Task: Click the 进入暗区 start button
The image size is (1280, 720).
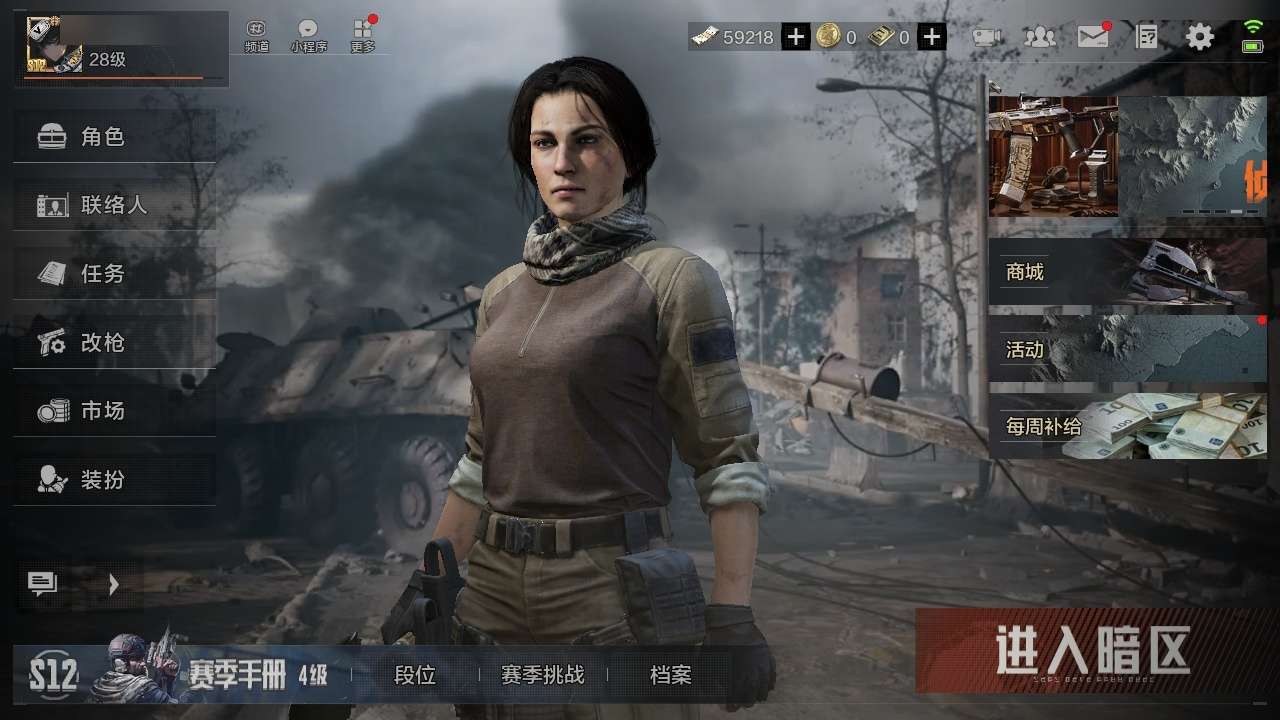Action: point(1092,651)
